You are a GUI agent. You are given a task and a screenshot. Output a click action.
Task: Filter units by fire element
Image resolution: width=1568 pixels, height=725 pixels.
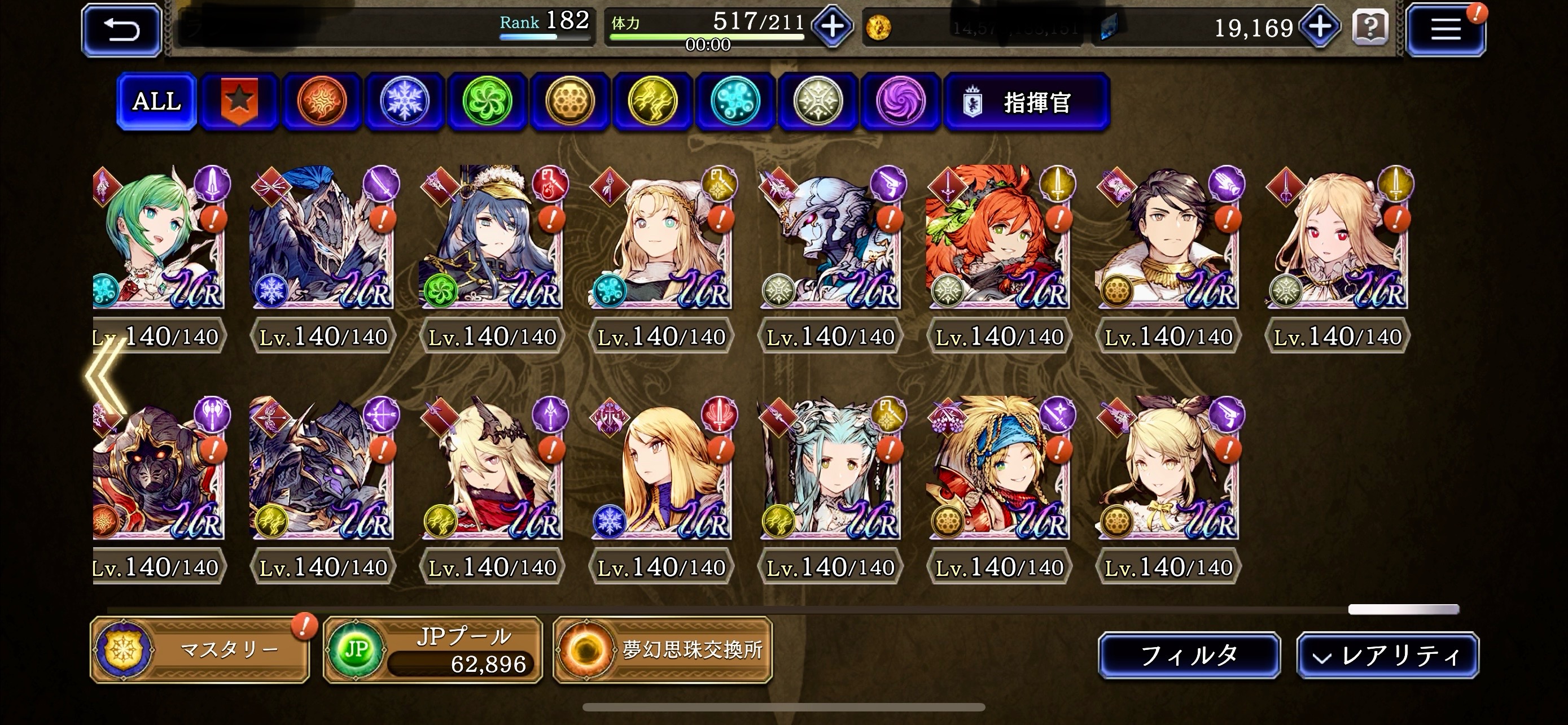(x=321, y=101)
